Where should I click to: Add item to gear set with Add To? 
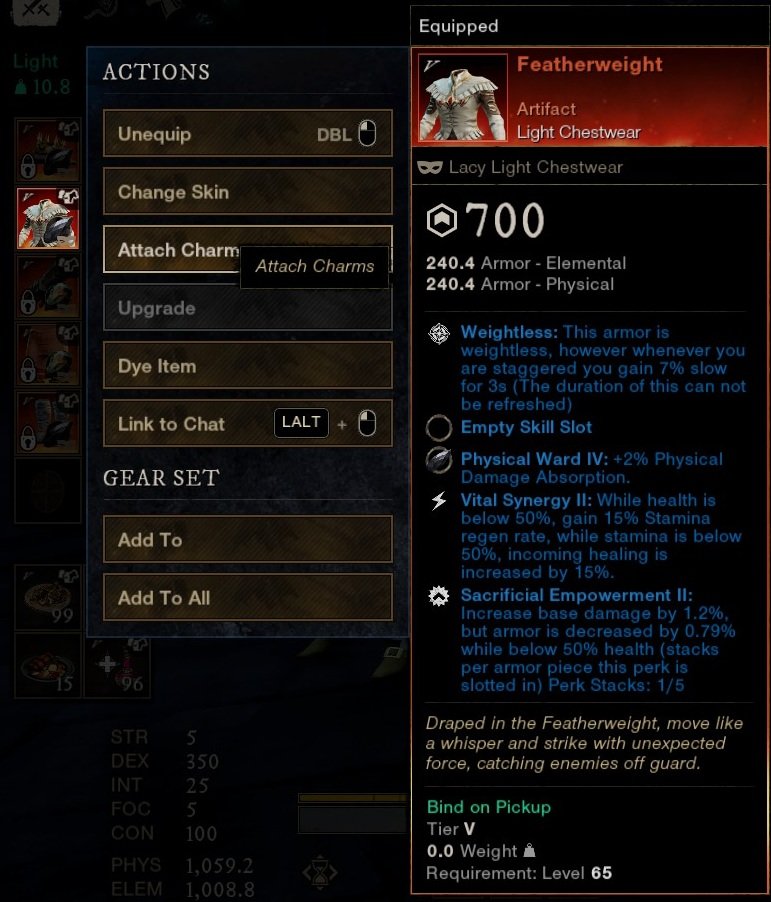[247, 540]
